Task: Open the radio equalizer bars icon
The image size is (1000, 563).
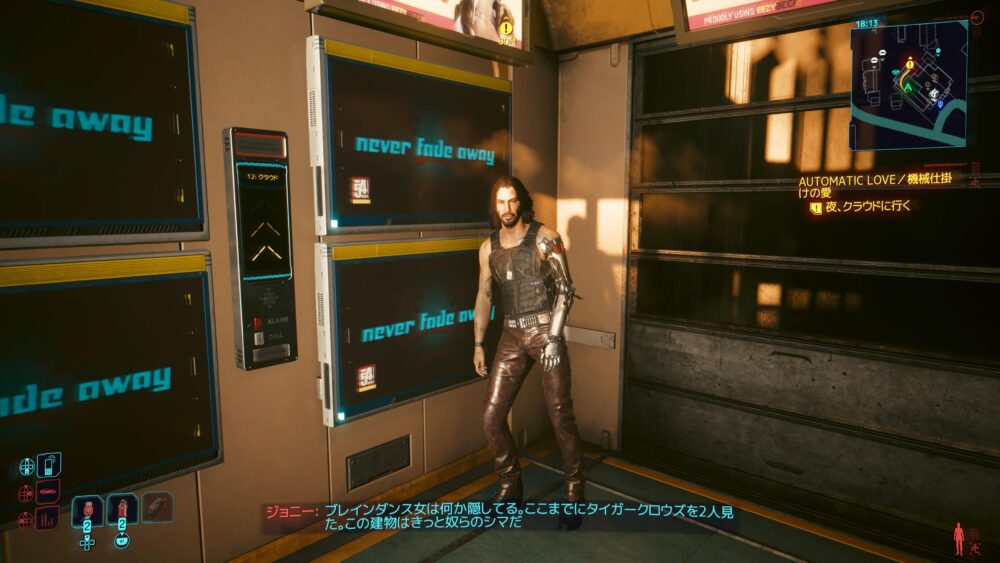Action: tap(48, 519)
